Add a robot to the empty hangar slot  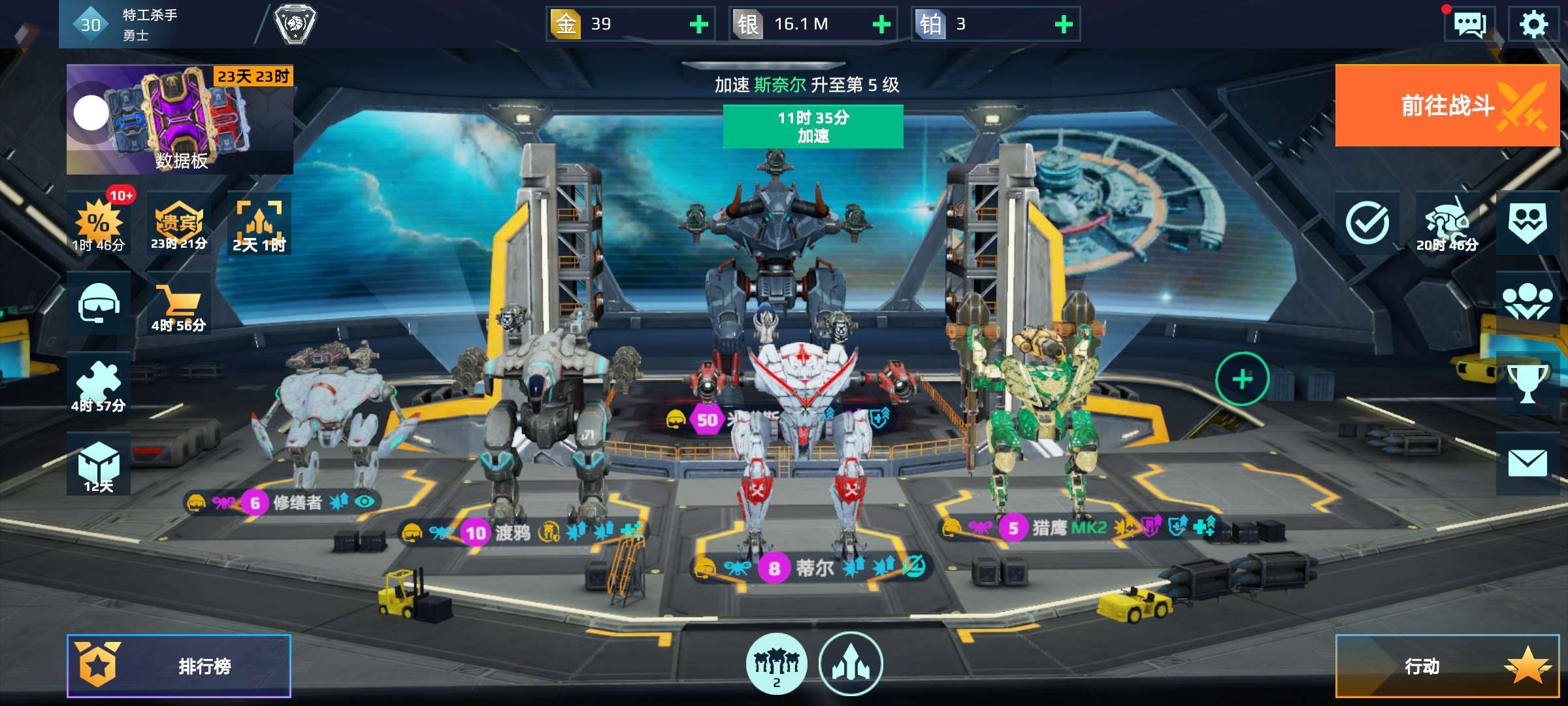point(1242,379)
